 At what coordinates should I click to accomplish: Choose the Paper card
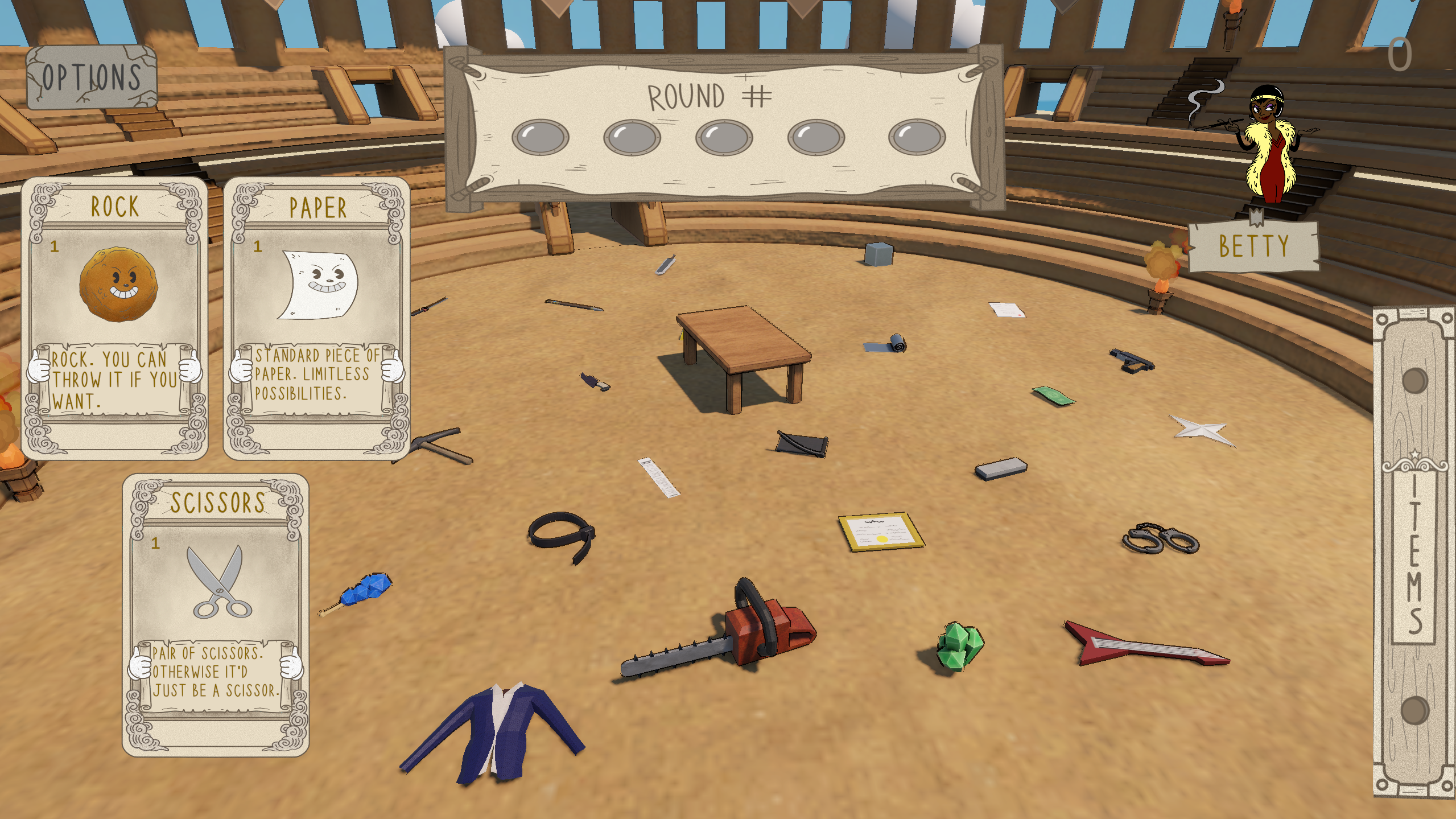tap(317, 318)
